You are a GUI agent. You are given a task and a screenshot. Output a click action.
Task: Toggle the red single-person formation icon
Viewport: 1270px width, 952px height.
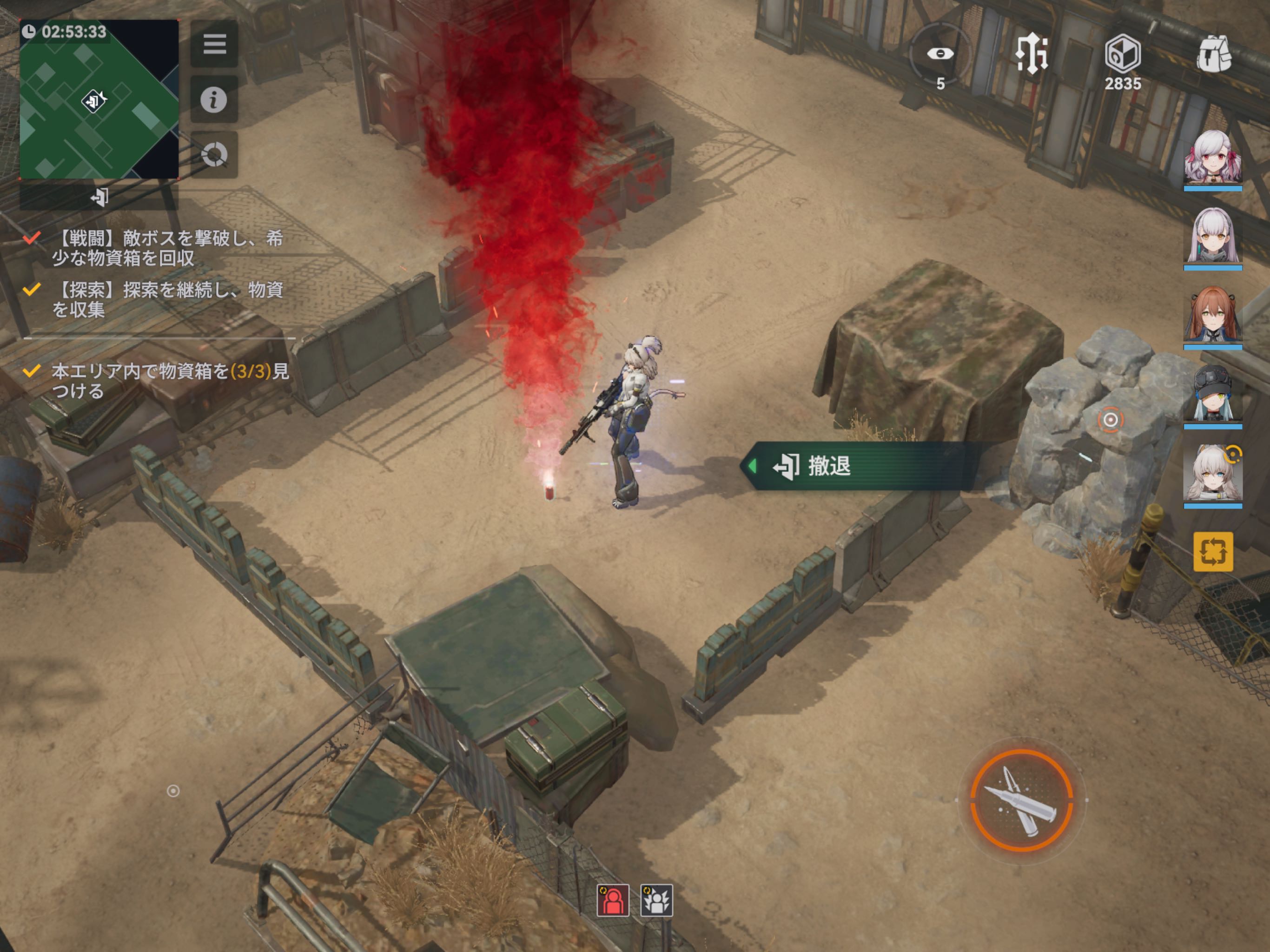coord(613,900)
